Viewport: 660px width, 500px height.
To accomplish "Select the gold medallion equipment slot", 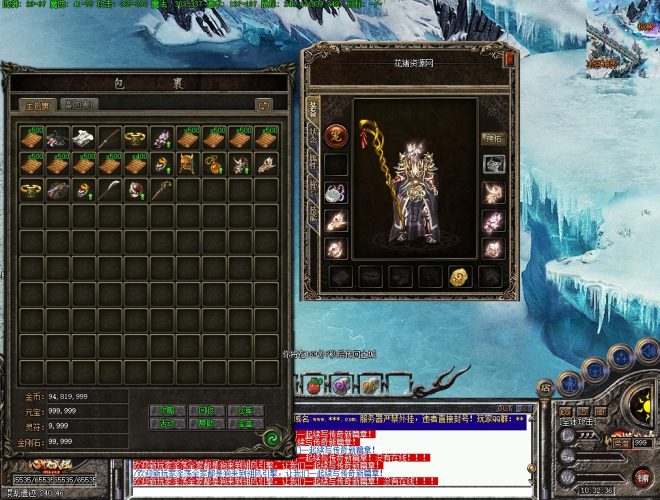I will (x=461, y=276).
